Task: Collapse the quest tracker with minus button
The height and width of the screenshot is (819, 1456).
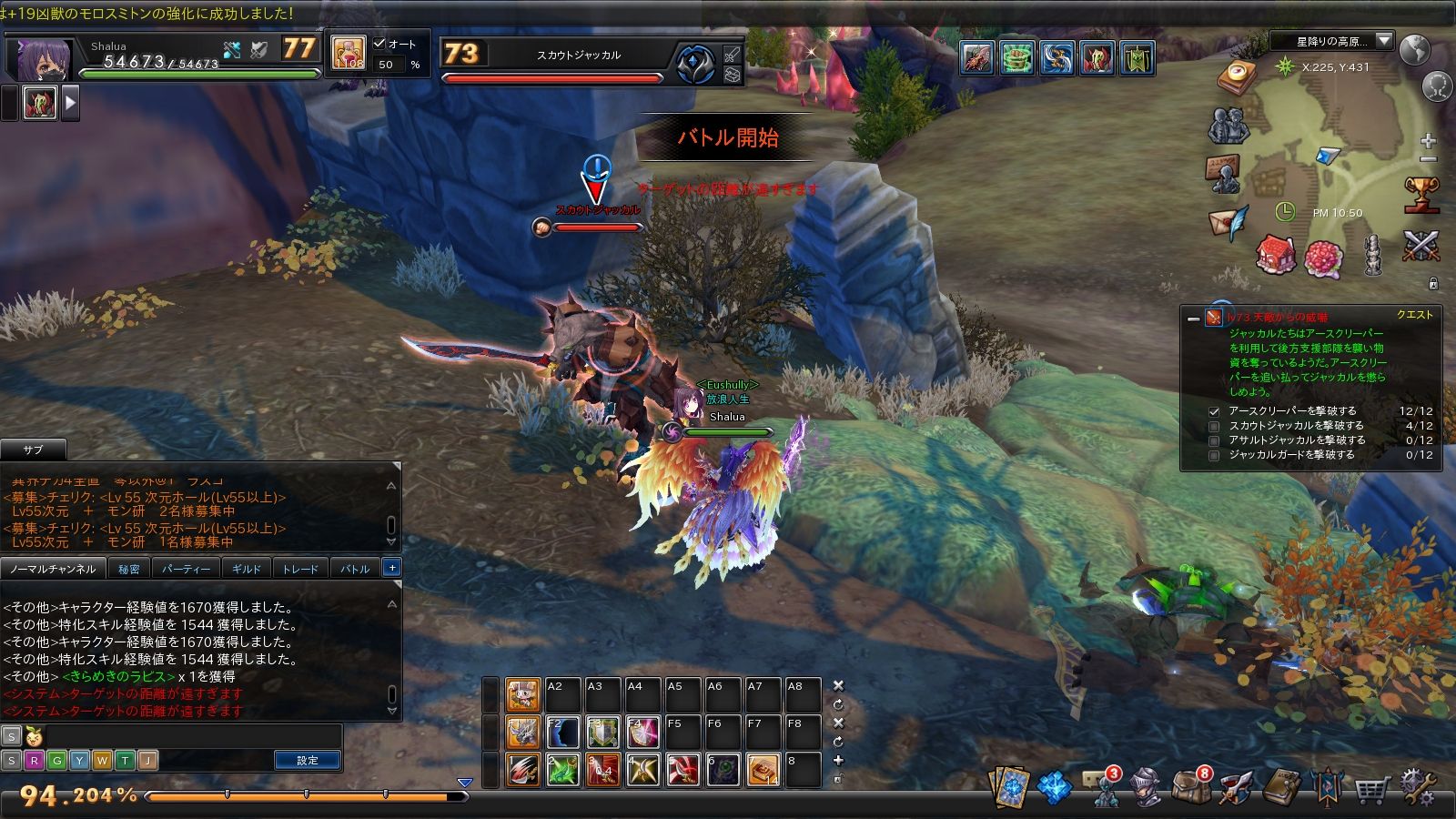Action: [1193, 318]
